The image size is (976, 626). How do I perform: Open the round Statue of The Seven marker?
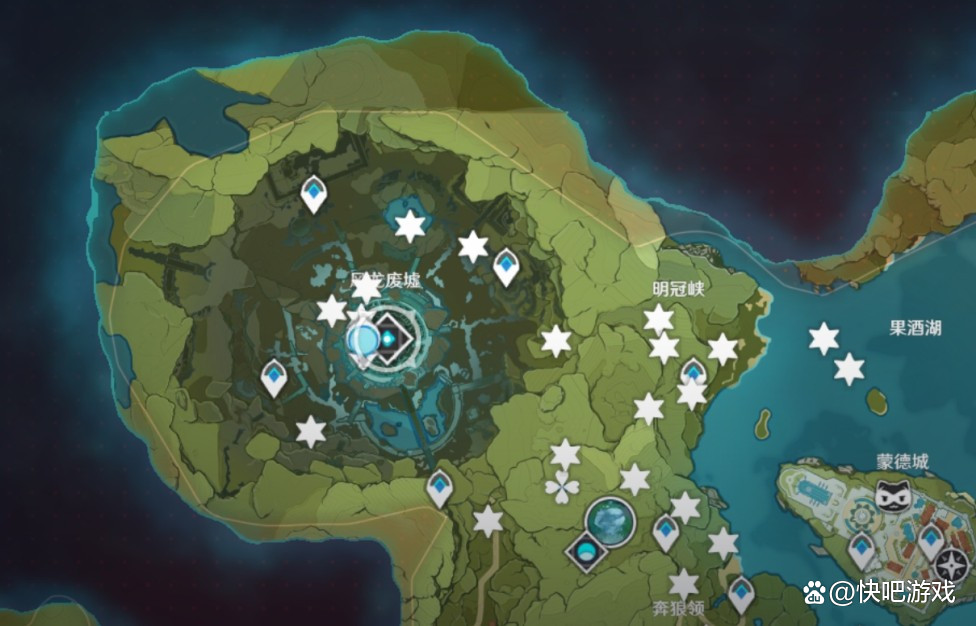[x=610, y=520]
